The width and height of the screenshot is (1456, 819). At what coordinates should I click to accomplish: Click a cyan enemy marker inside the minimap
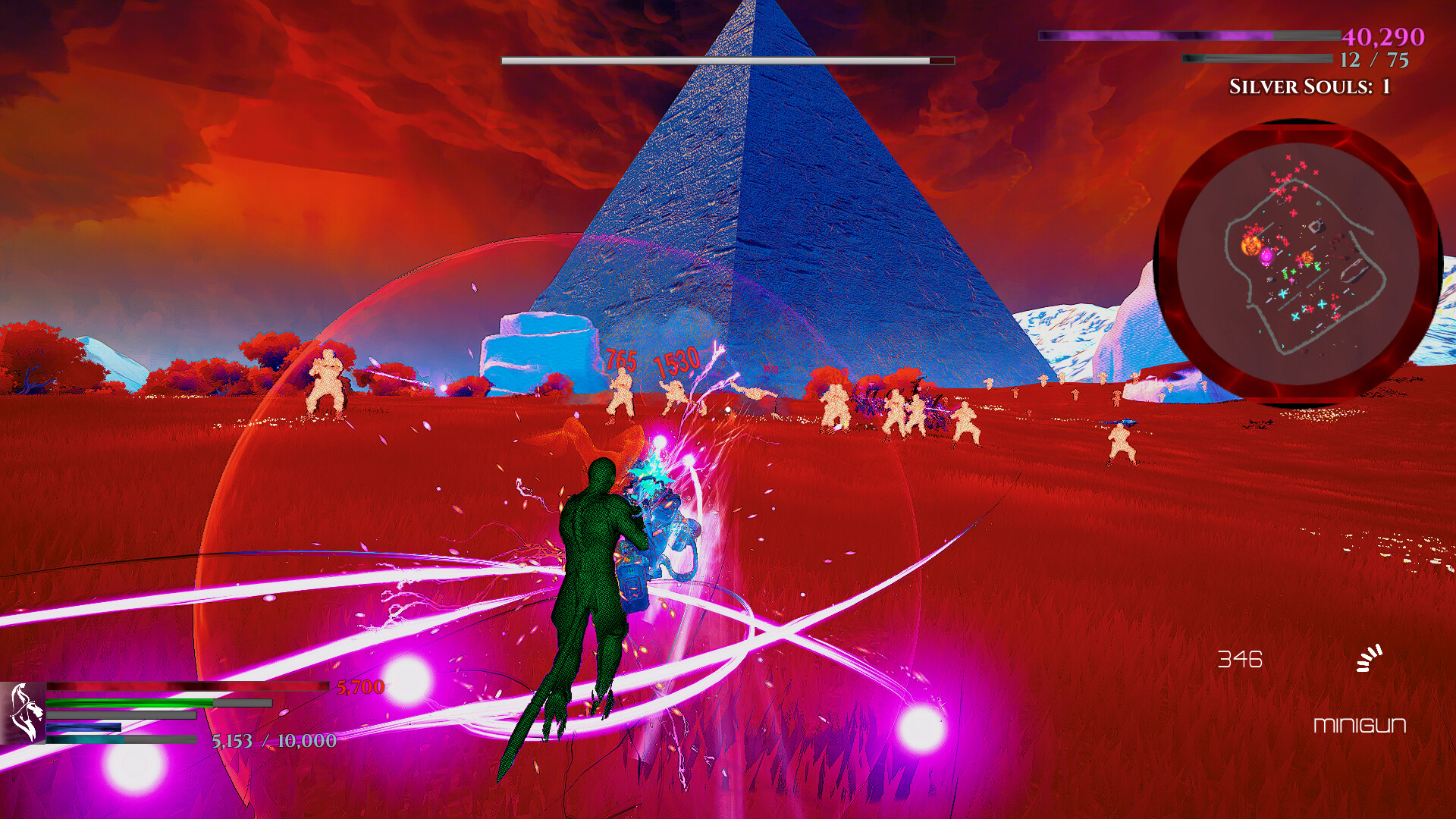point(1282,293)
